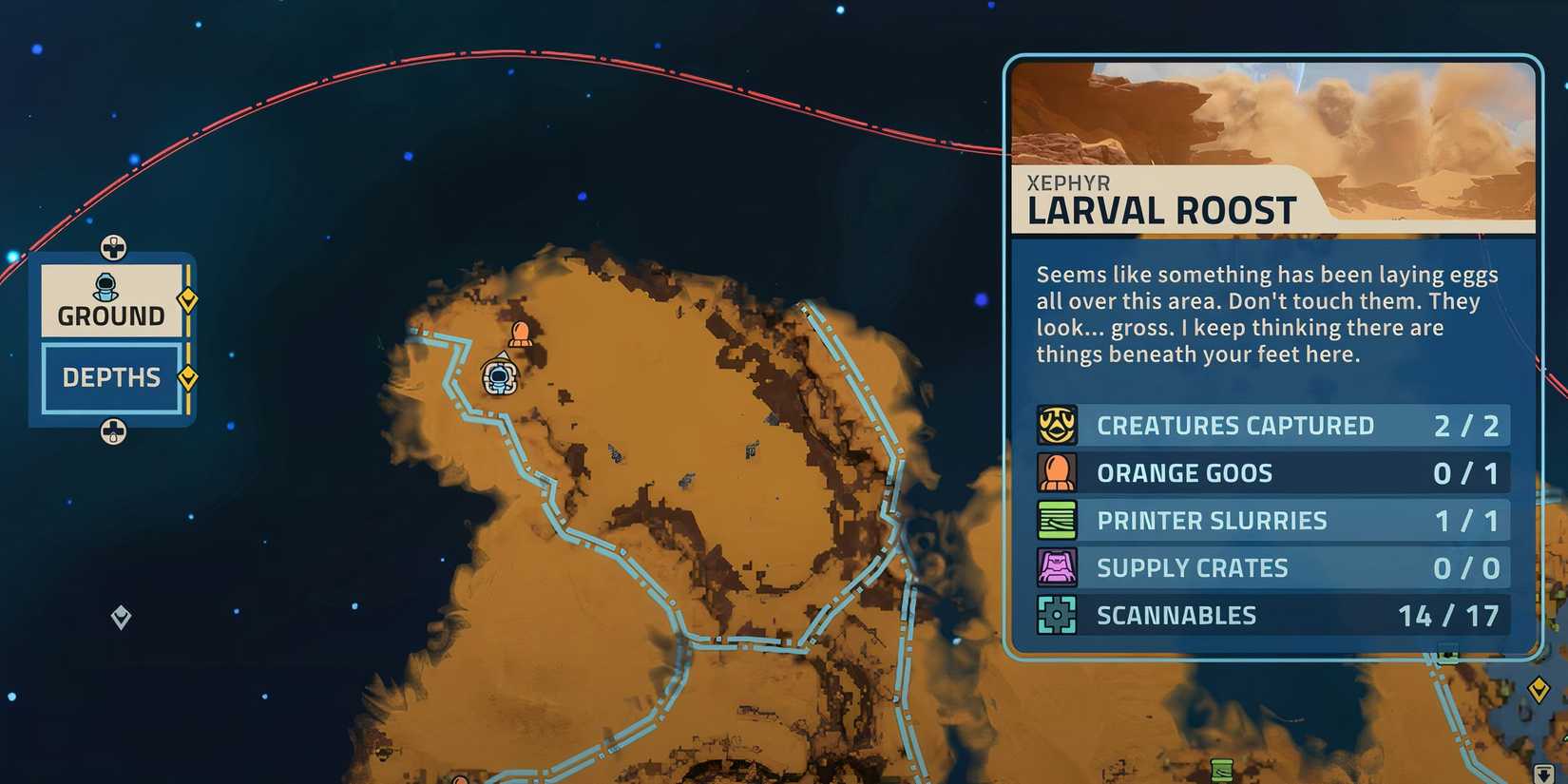
Task: Click the astronaut player marker on the map
Action: pos(498,377)
